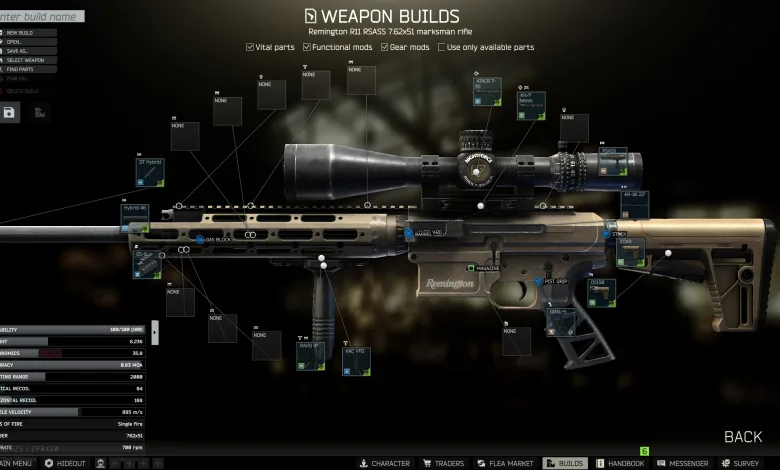Open the Character screen

384,464
